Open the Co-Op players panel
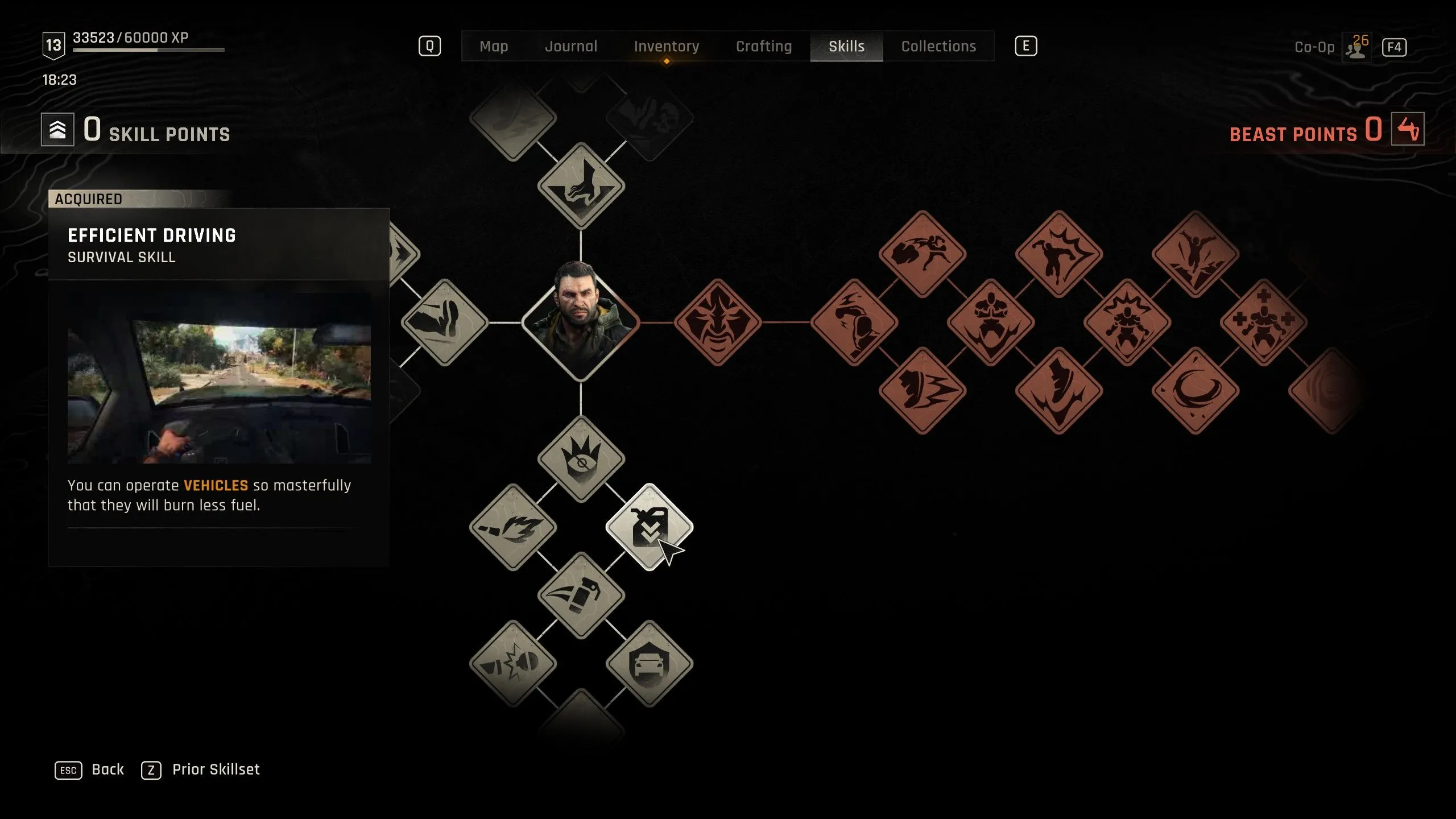 [1357, 47]
